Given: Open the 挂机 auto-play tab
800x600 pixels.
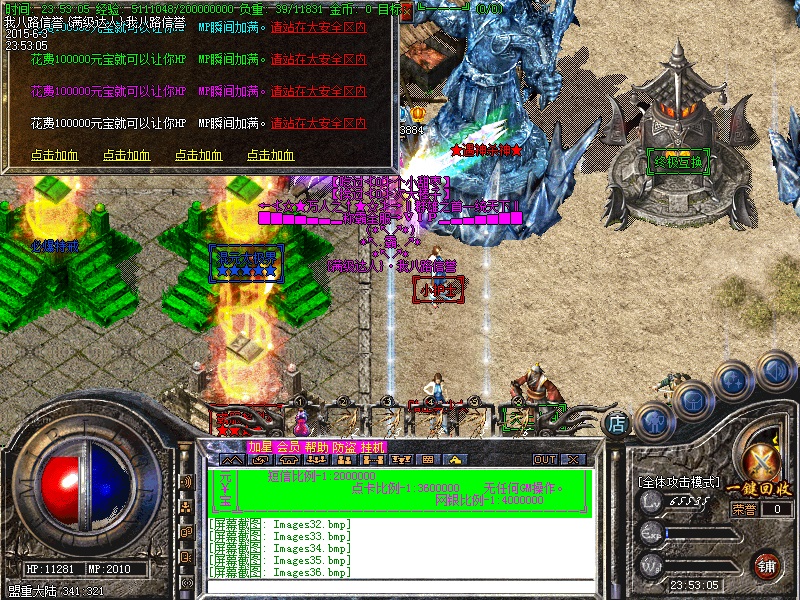Looking at the screenshot, I should [x=372, y=446].
